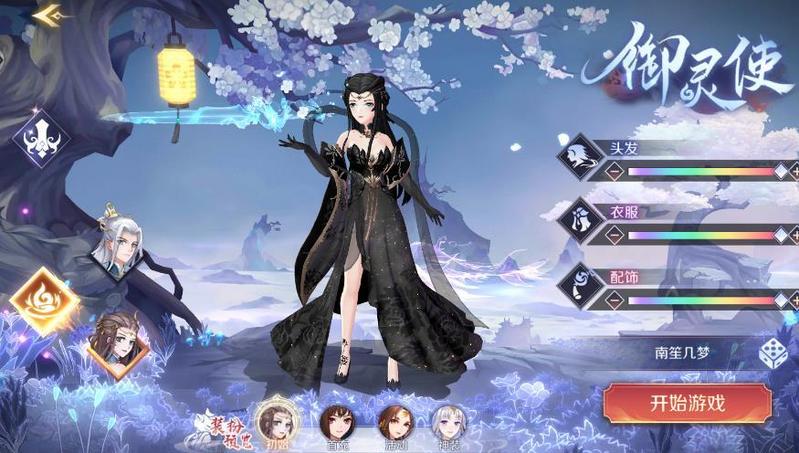Go back using the golden arrow
The image size is (799, 453).
[x=47, y=15]
